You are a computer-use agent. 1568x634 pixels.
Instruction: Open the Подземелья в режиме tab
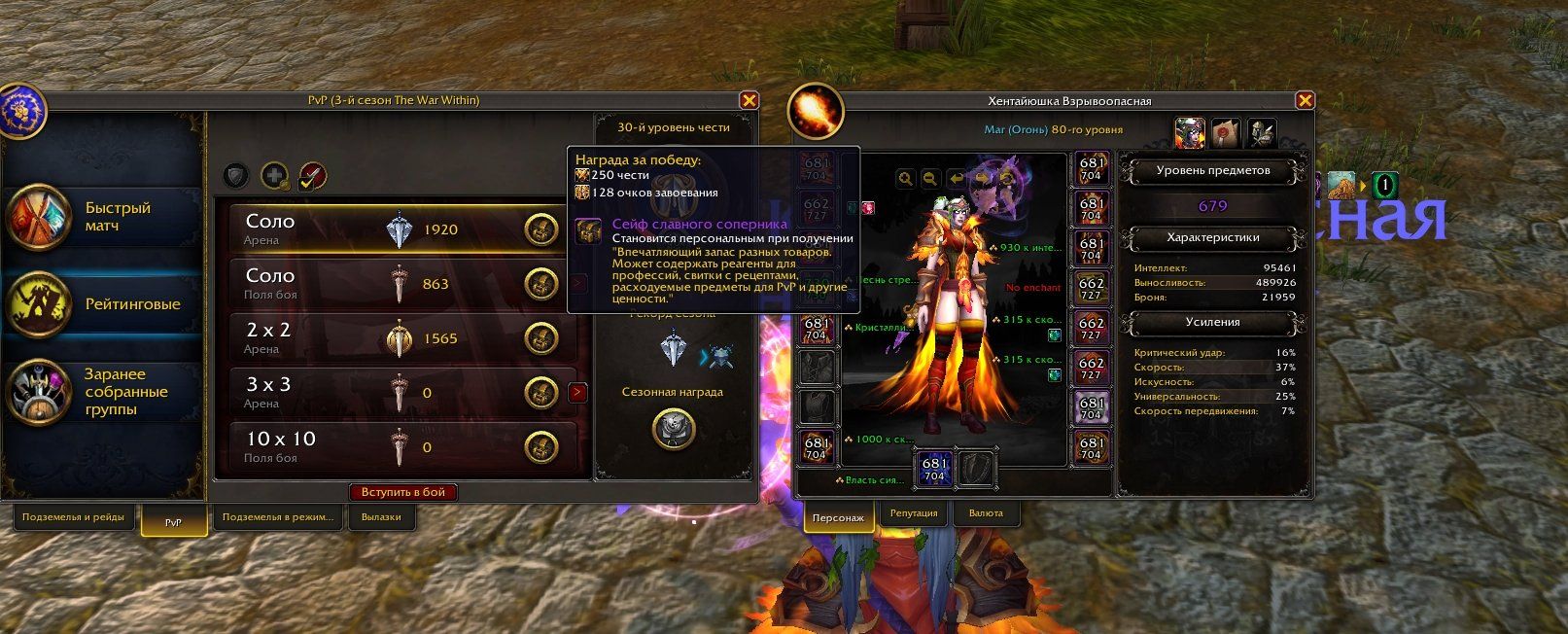click(x=277, y=517)
